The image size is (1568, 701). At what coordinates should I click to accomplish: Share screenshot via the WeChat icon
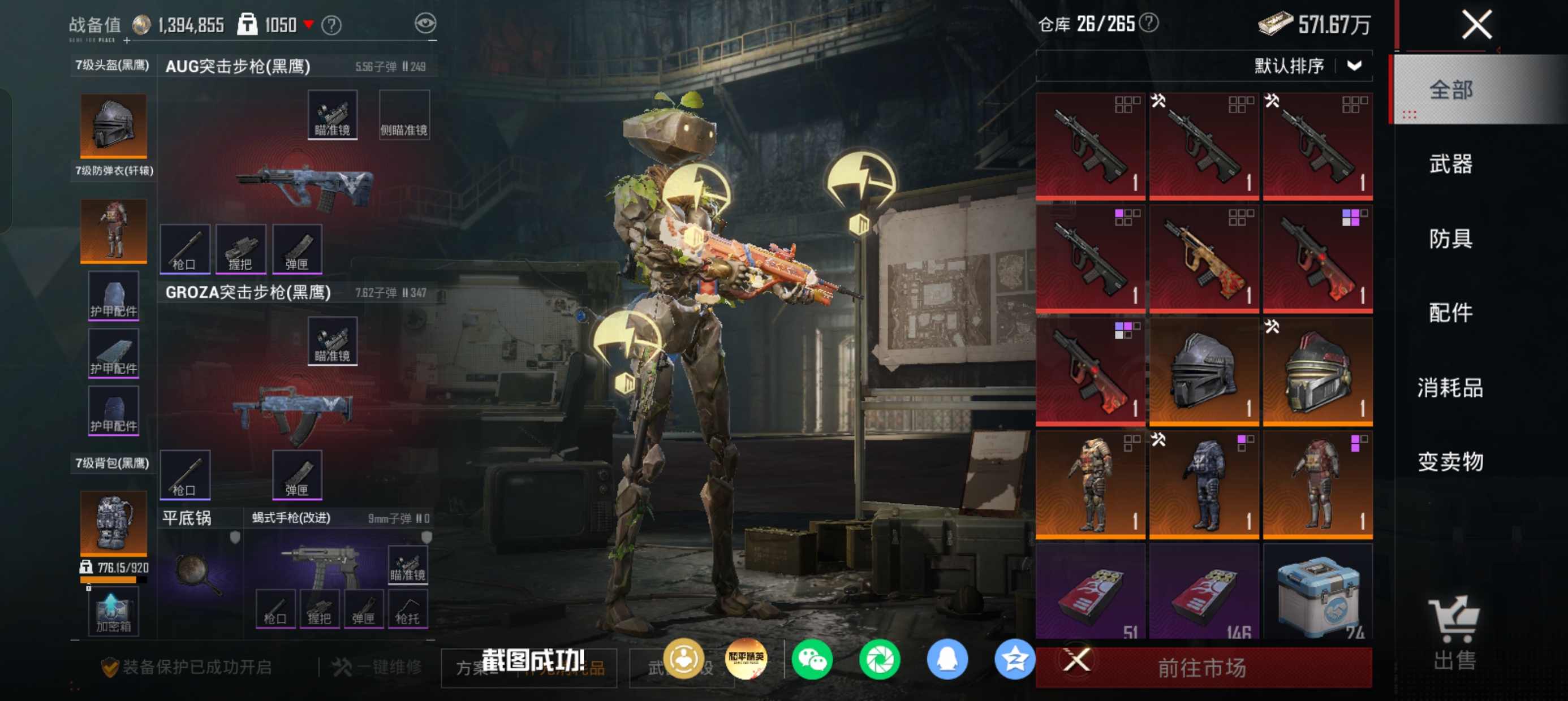coord(813,660)
